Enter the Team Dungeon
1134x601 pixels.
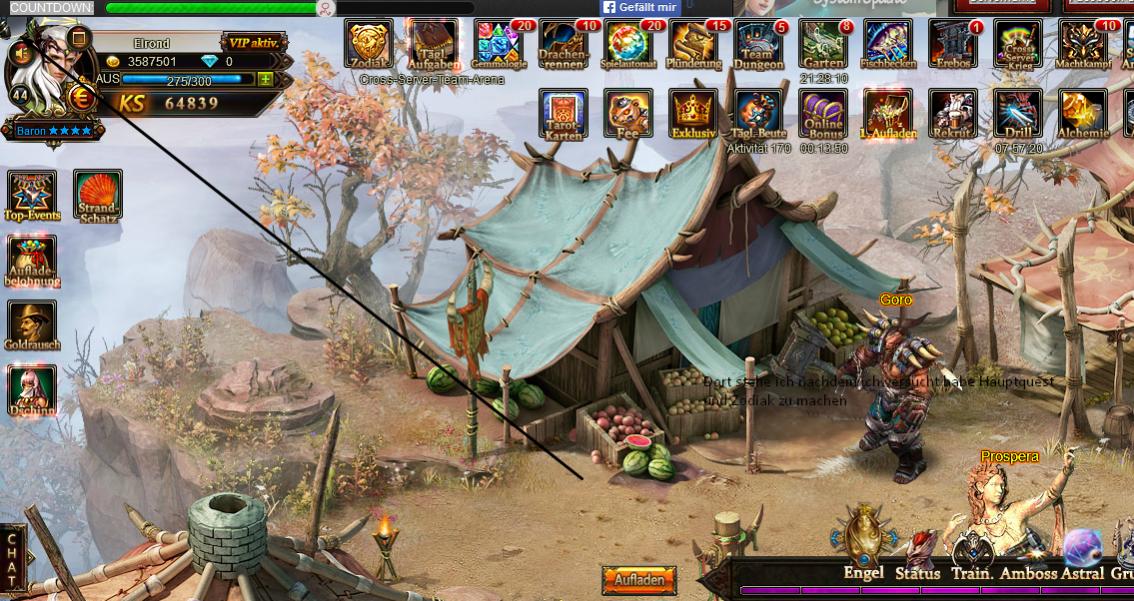point(759,44)
